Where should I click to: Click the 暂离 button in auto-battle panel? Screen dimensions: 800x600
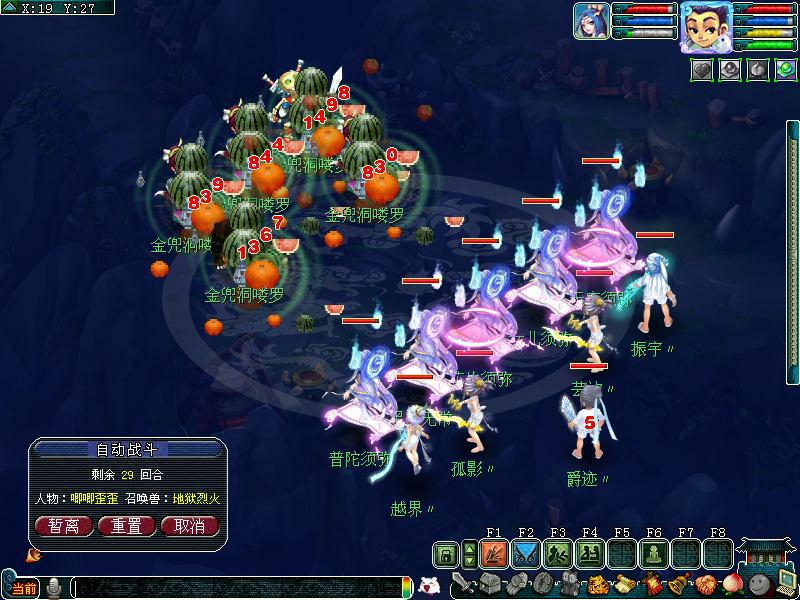click(63, 525)
